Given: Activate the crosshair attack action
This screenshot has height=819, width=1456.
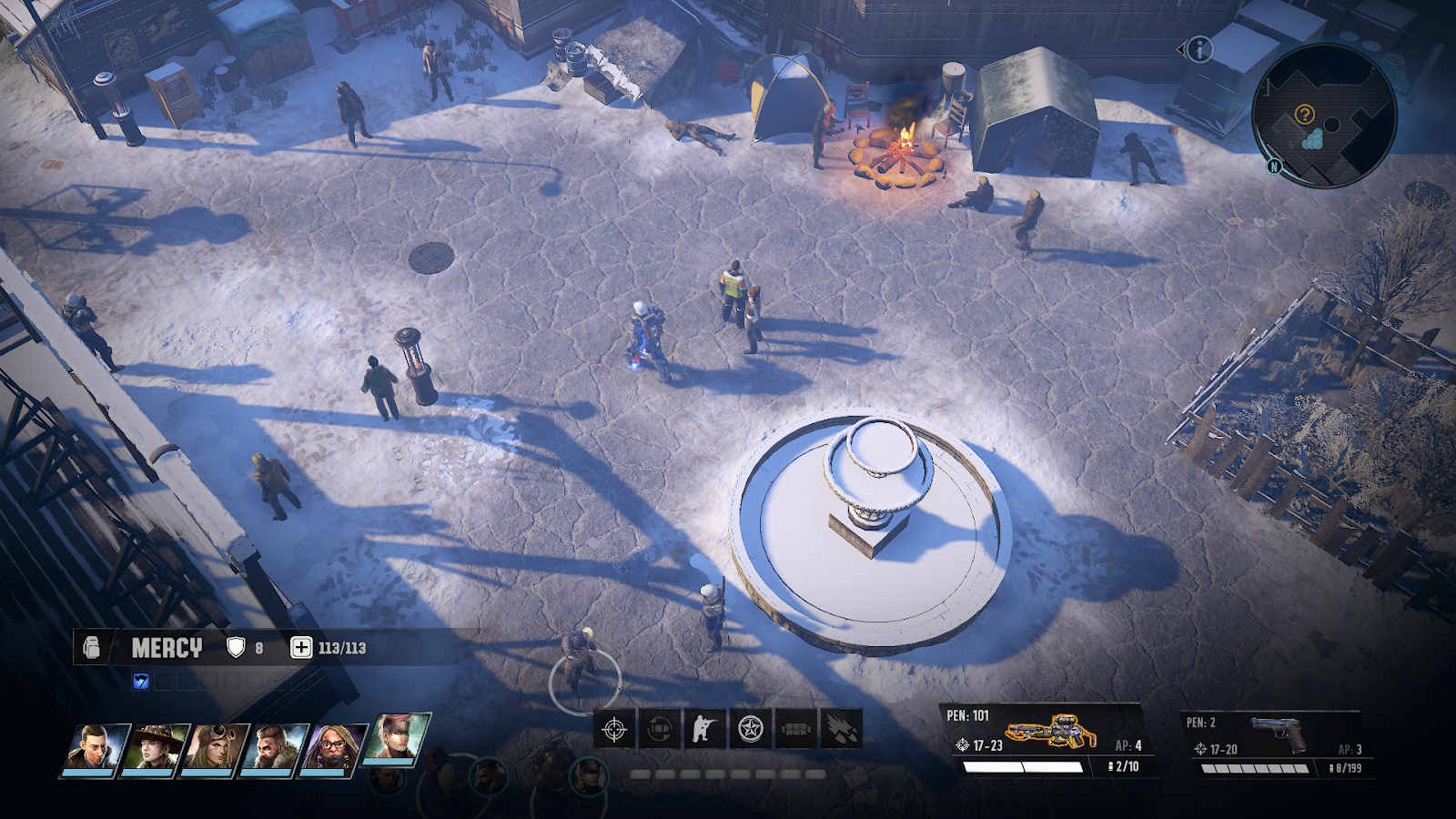Looking at the screenshot, I should click(614, 729).
